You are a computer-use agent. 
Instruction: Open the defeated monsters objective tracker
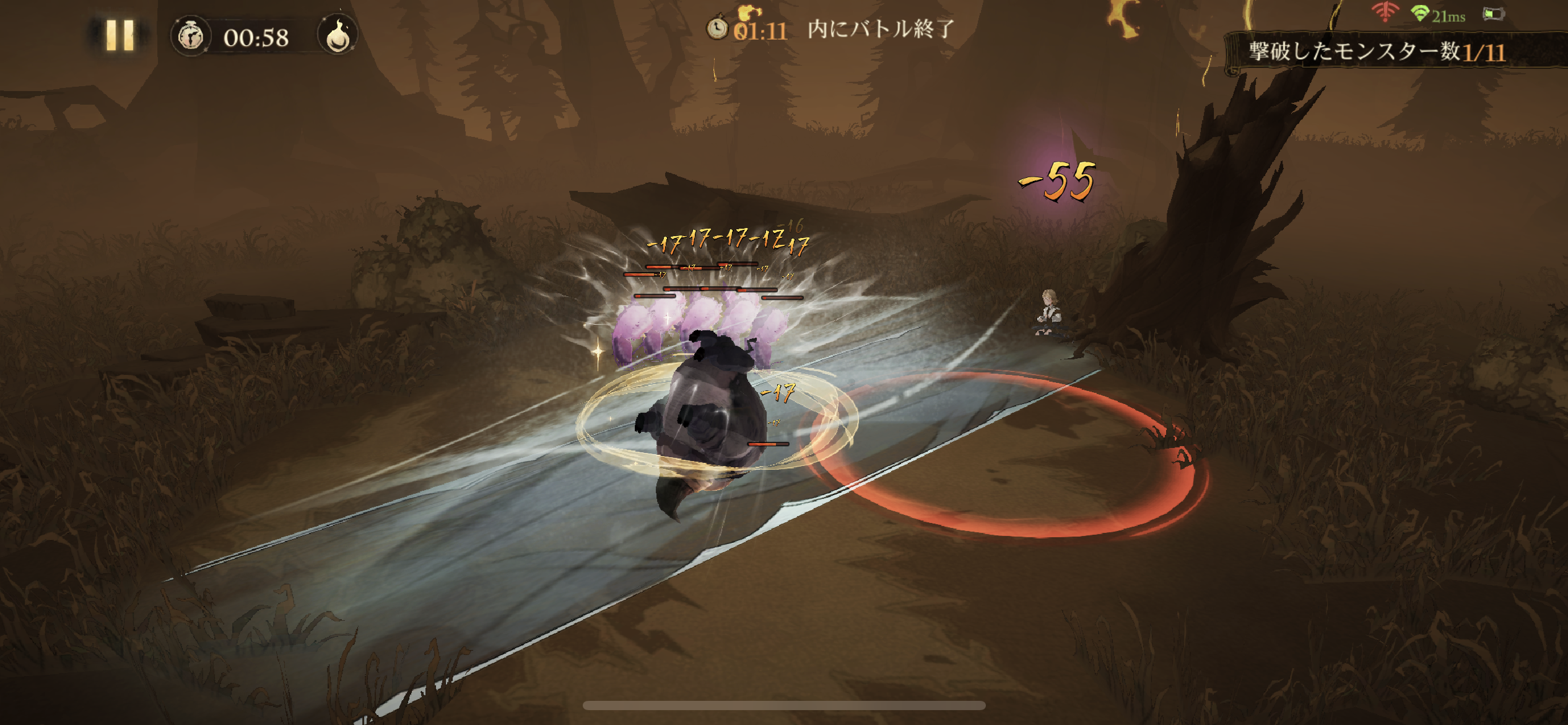[1376, 52]
